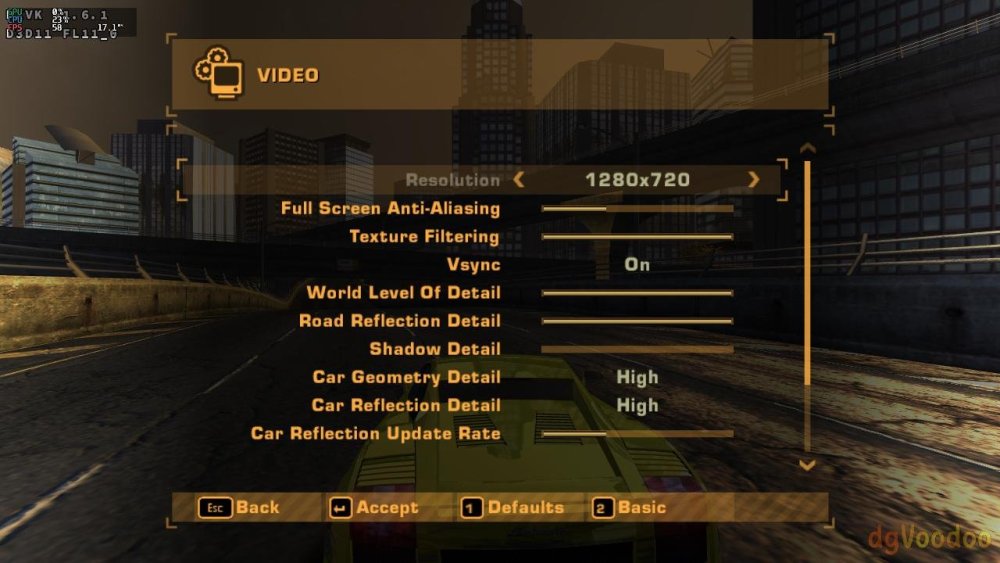
Task: Click the scroll up arrow of the list
Action: pos(808,149)
